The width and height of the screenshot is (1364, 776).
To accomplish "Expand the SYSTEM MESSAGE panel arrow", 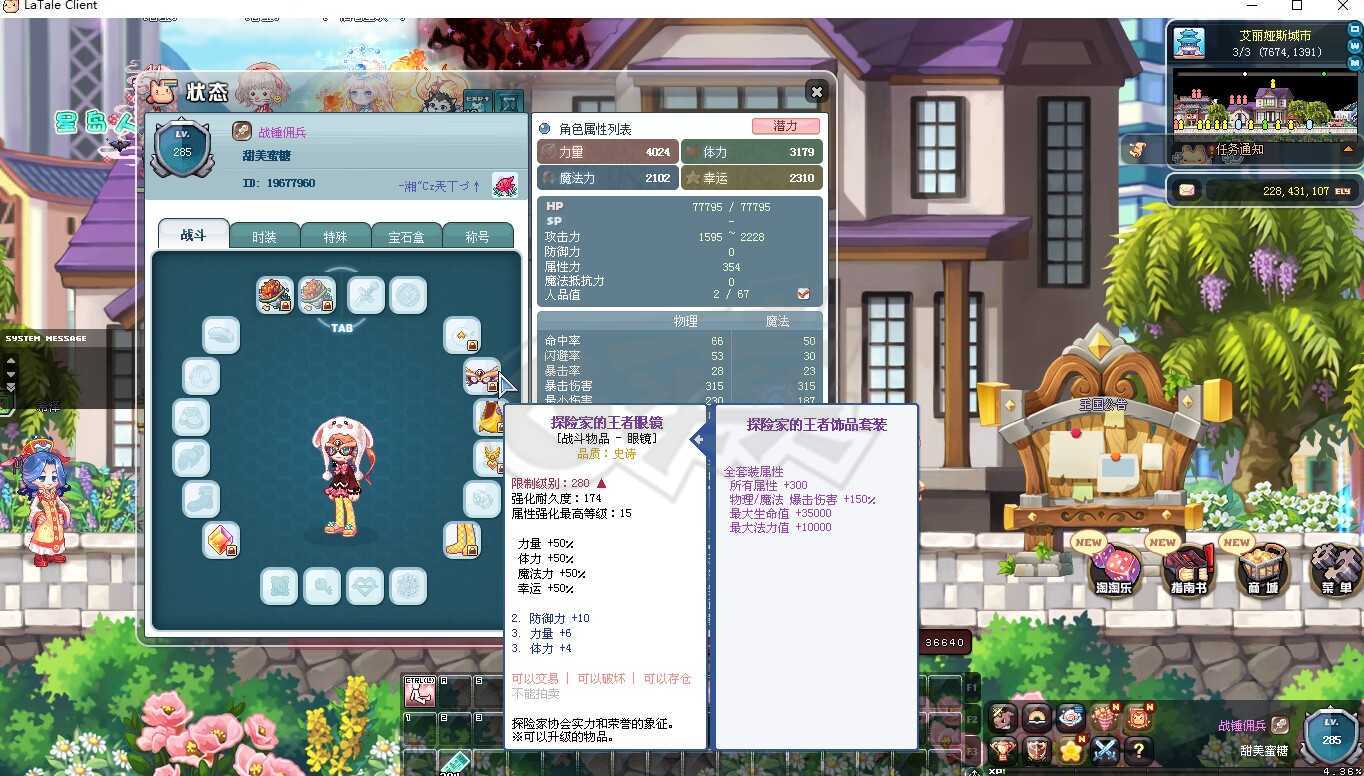I will (x=11, y=361).
